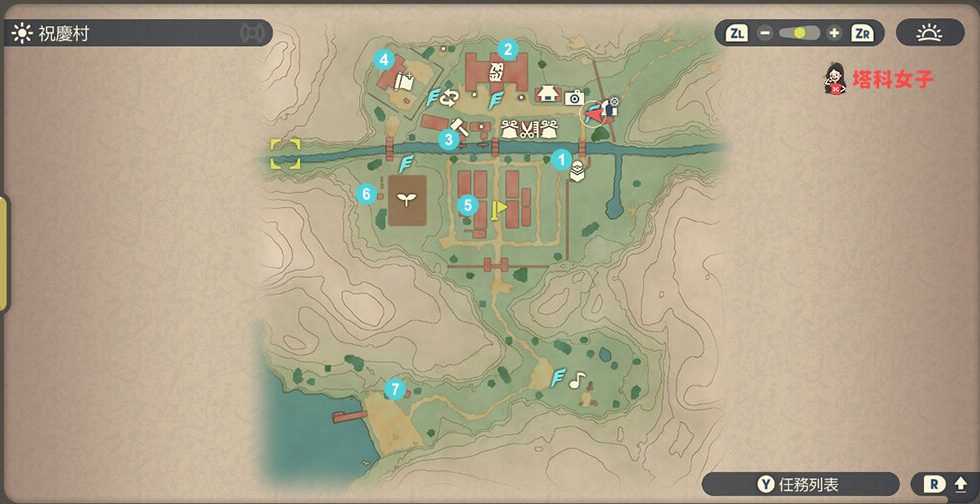Adjust the map zoom slider

[x=799, y=33]
